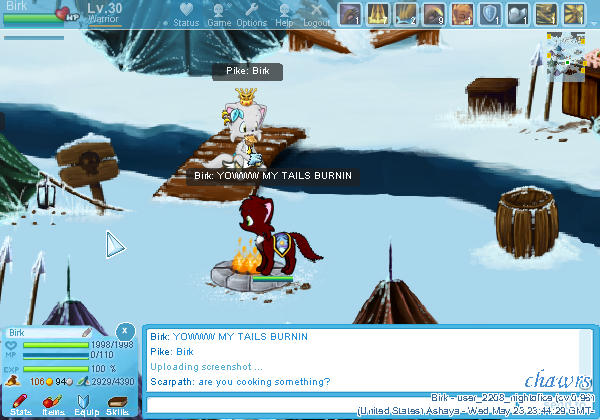
Task: Select the hotbar slot with count 9
Action: 435,13
